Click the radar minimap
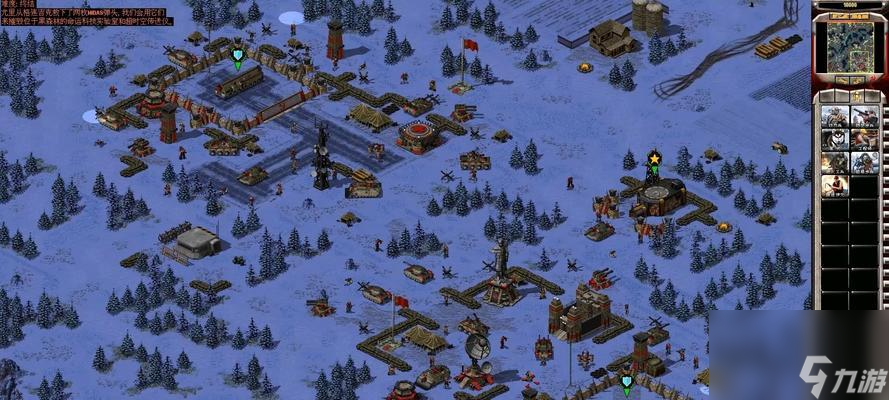The width and height of the screenshot is (889, 400). click(x=847, y=46)
